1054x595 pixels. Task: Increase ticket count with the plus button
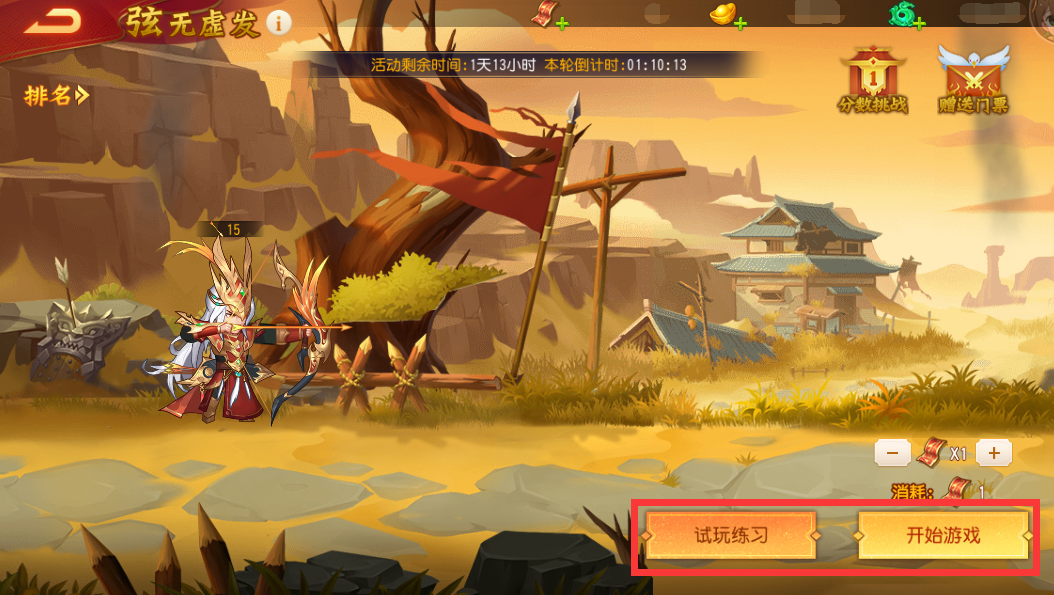point(993,453)
